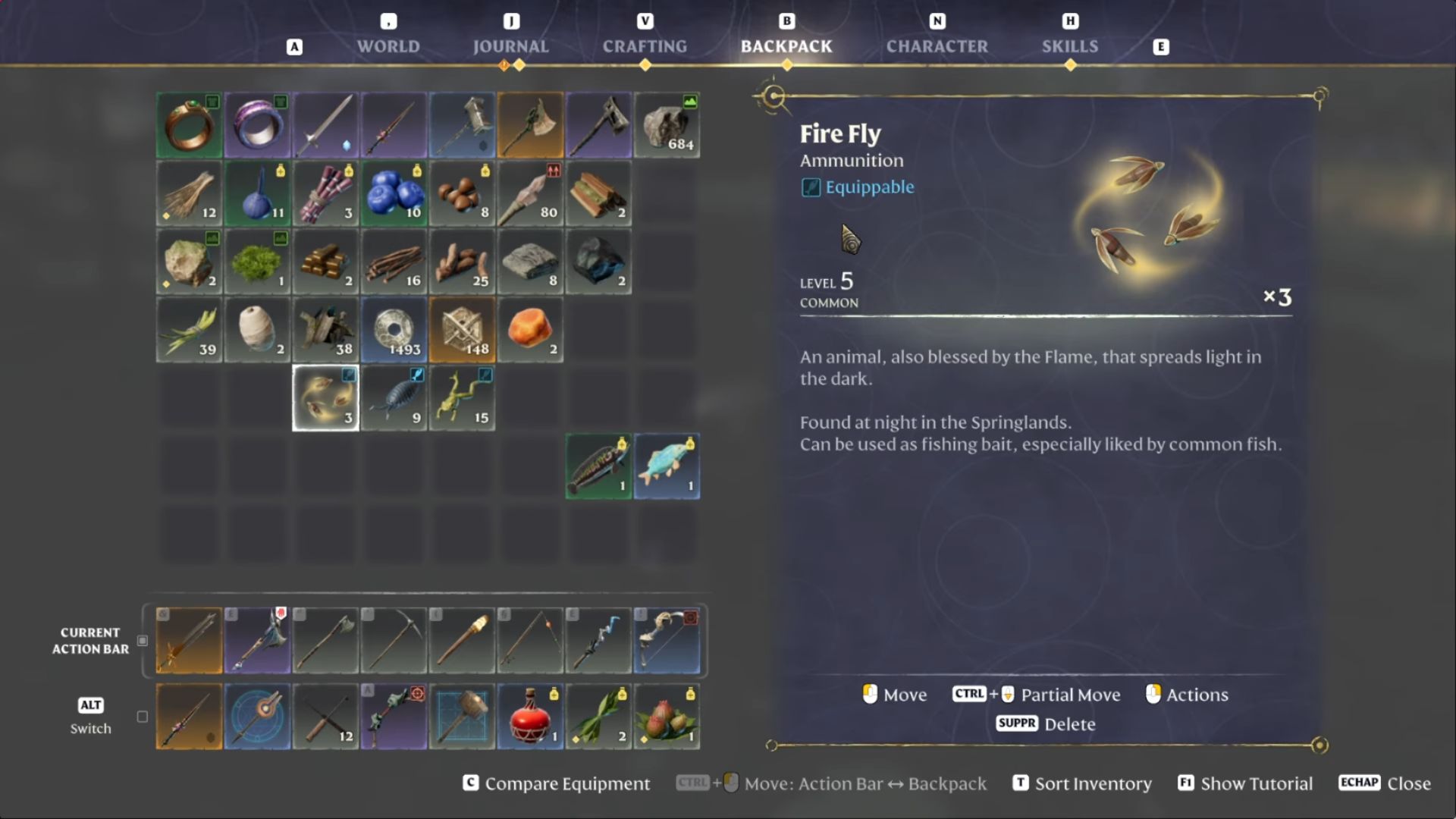Click the stone stack showing 684
Image resolution: width=1456 pixels, height=819 pixels.
pos(667,125)
